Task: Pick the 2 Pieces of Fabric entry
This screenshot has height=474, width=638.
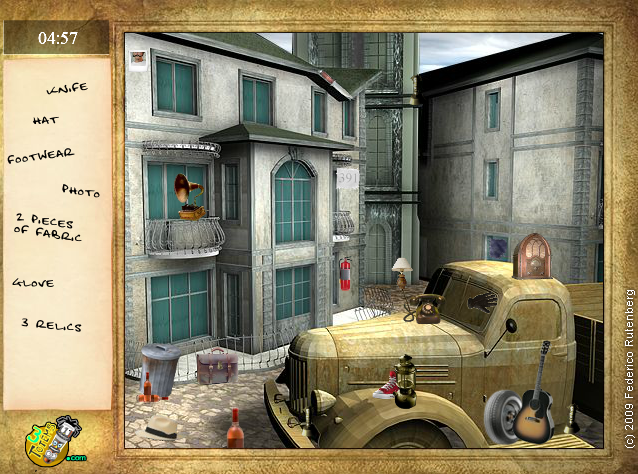Action: tap(47, 227)
